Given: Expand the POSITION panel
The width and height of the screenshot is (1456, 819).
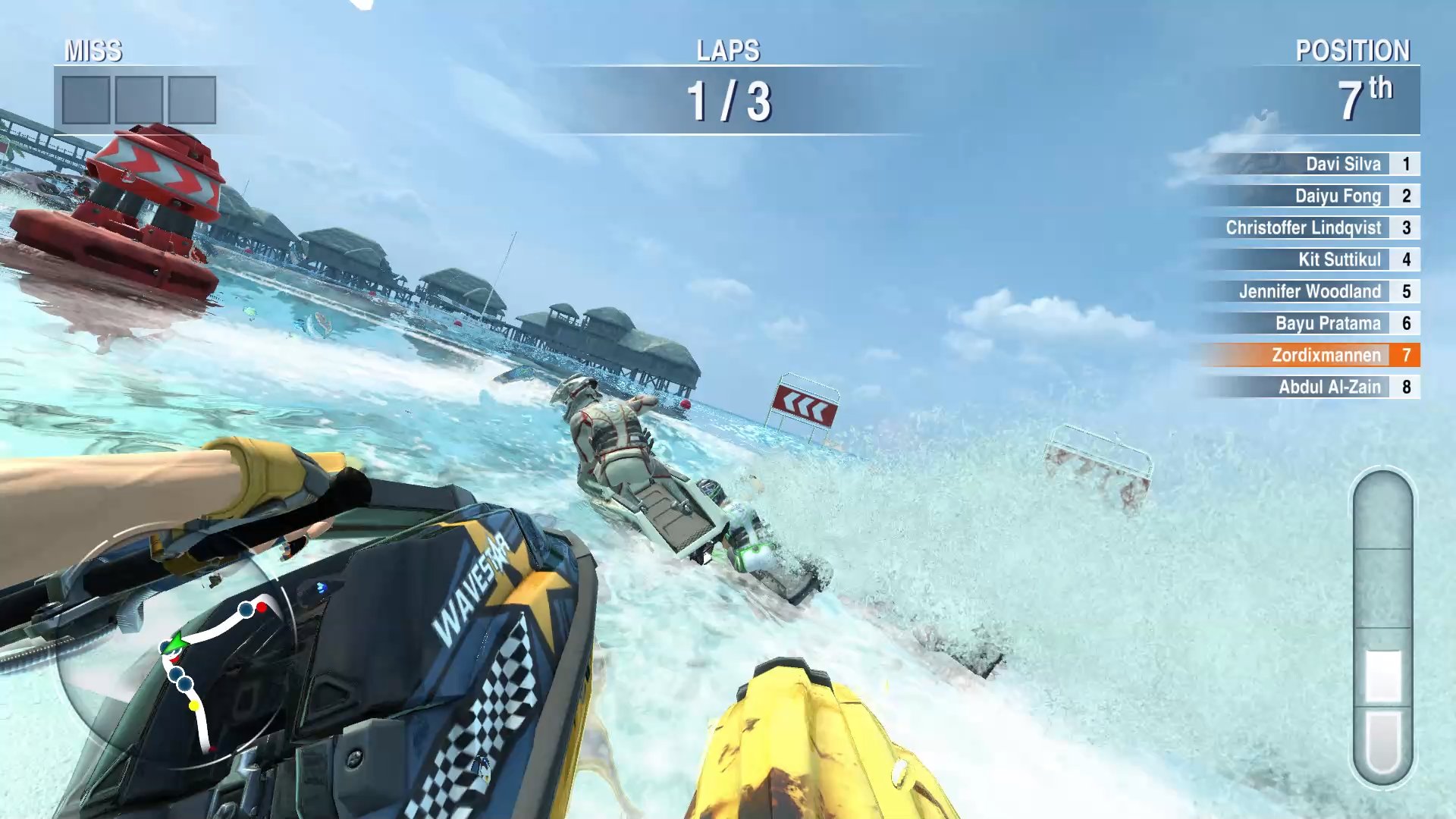Looking at the screenshot, I should [x=1353, y=52].
